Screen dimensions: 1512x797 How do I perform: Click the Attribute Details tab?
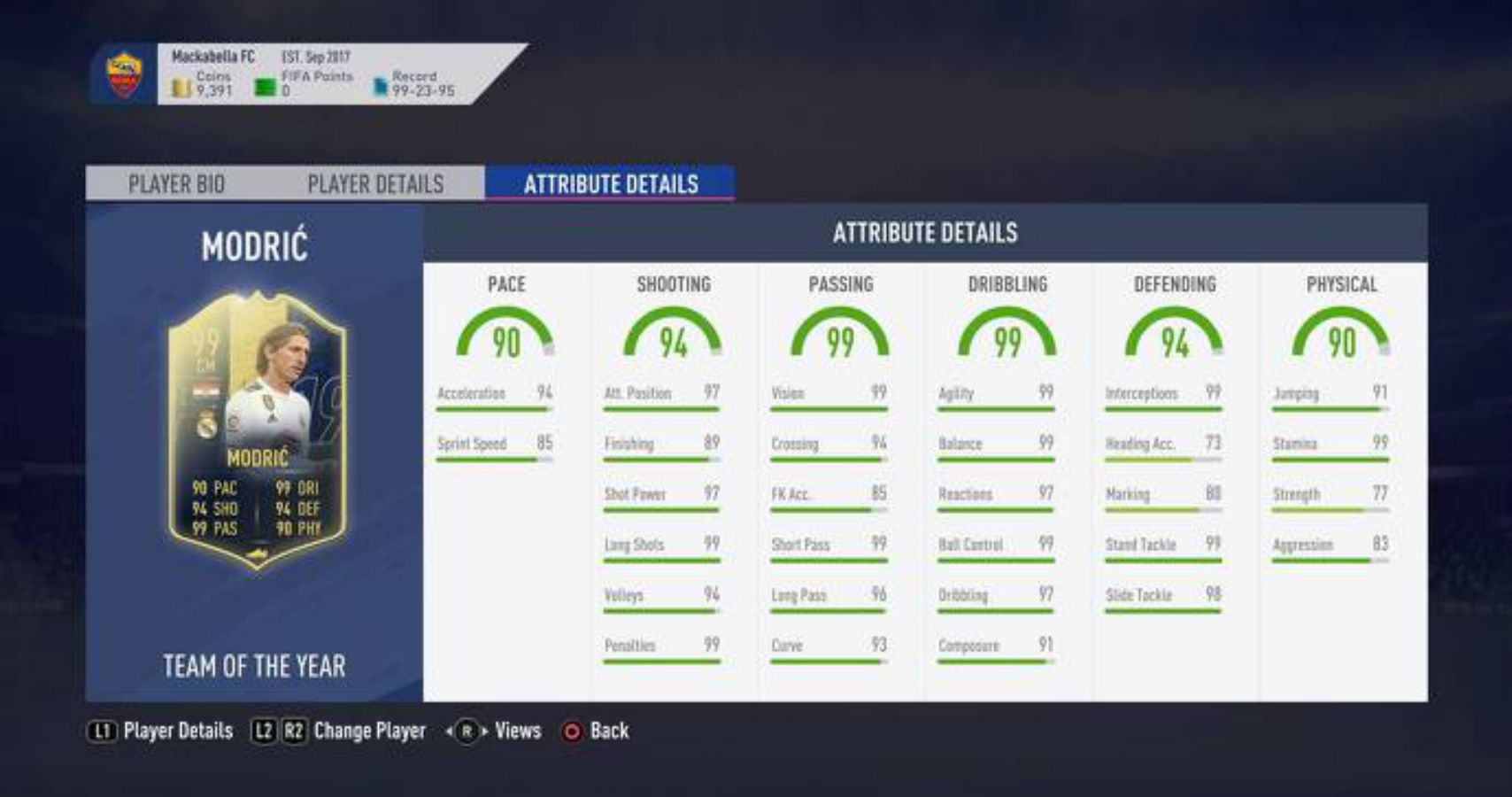point(612,185)
